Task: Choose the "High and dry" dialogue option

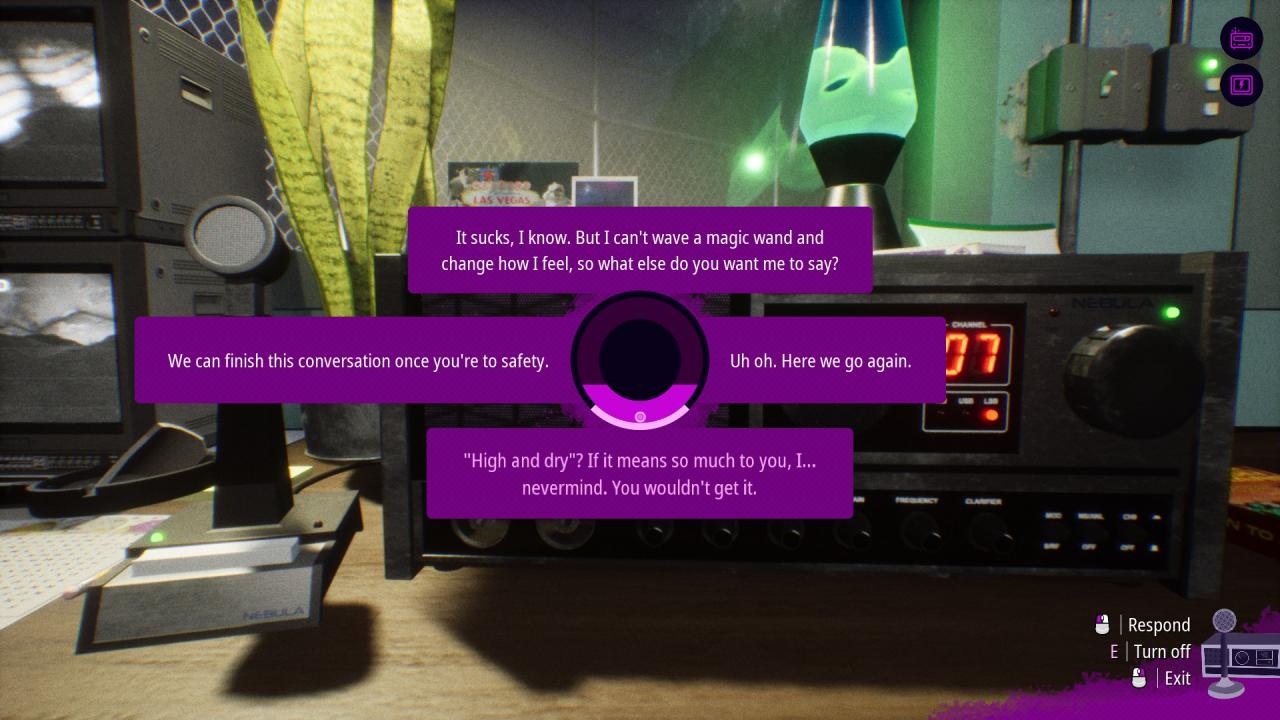Action: [640, 474]
